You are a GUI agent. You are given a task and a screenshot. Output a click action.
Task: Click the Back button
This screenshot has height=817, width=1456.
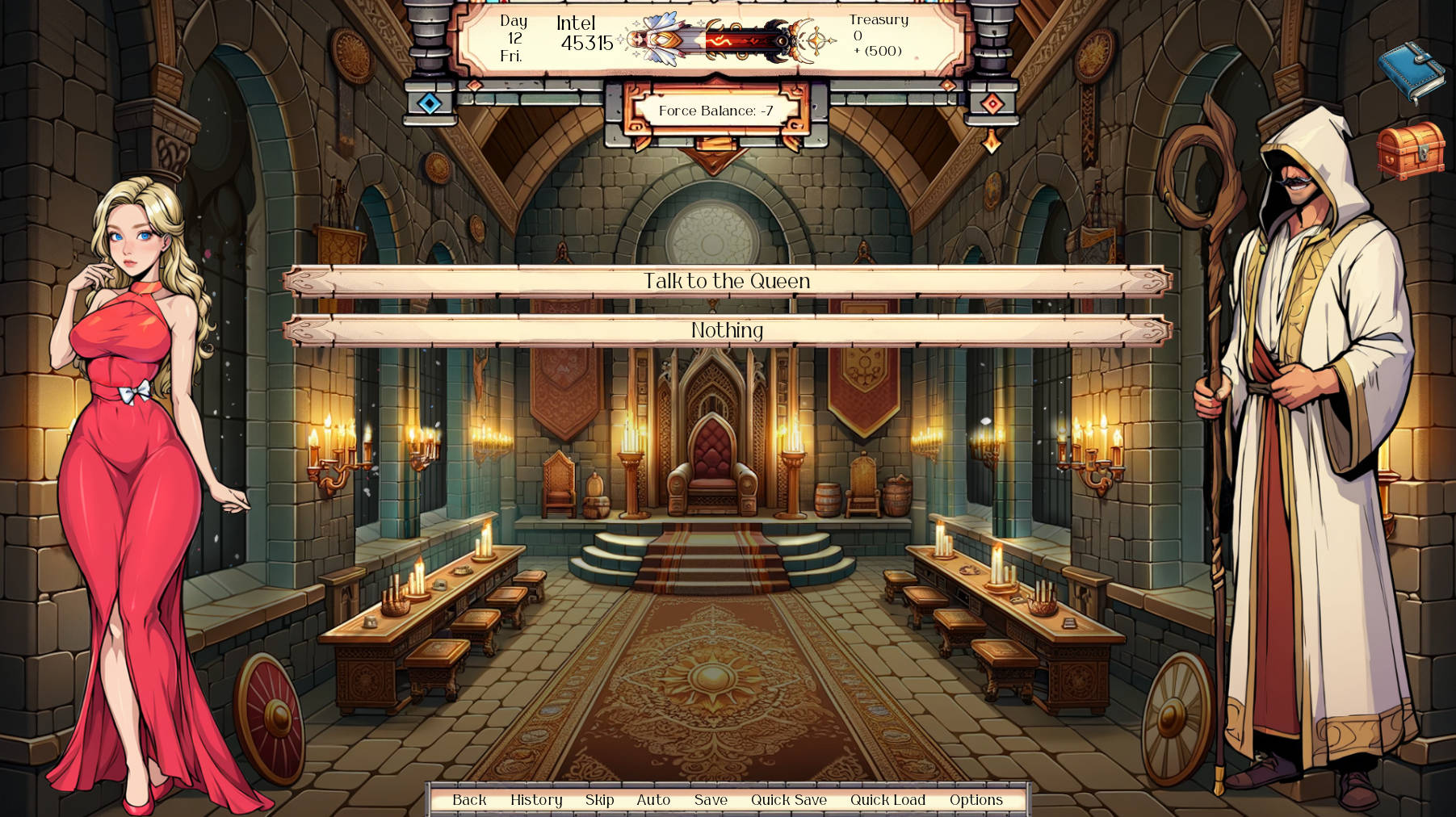pos(469,800)
